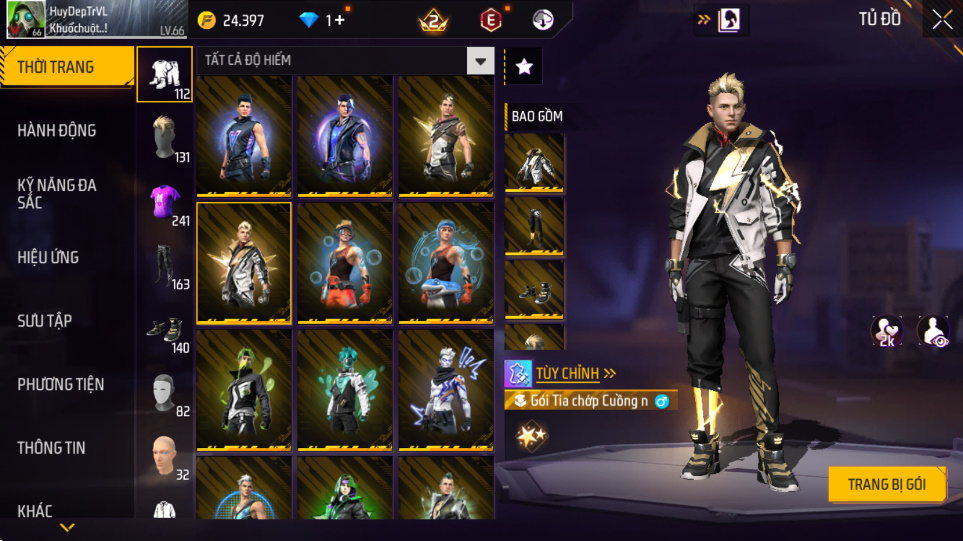Toggle the star favorites filter
The image size is (963, 541).
click(524, 67)
